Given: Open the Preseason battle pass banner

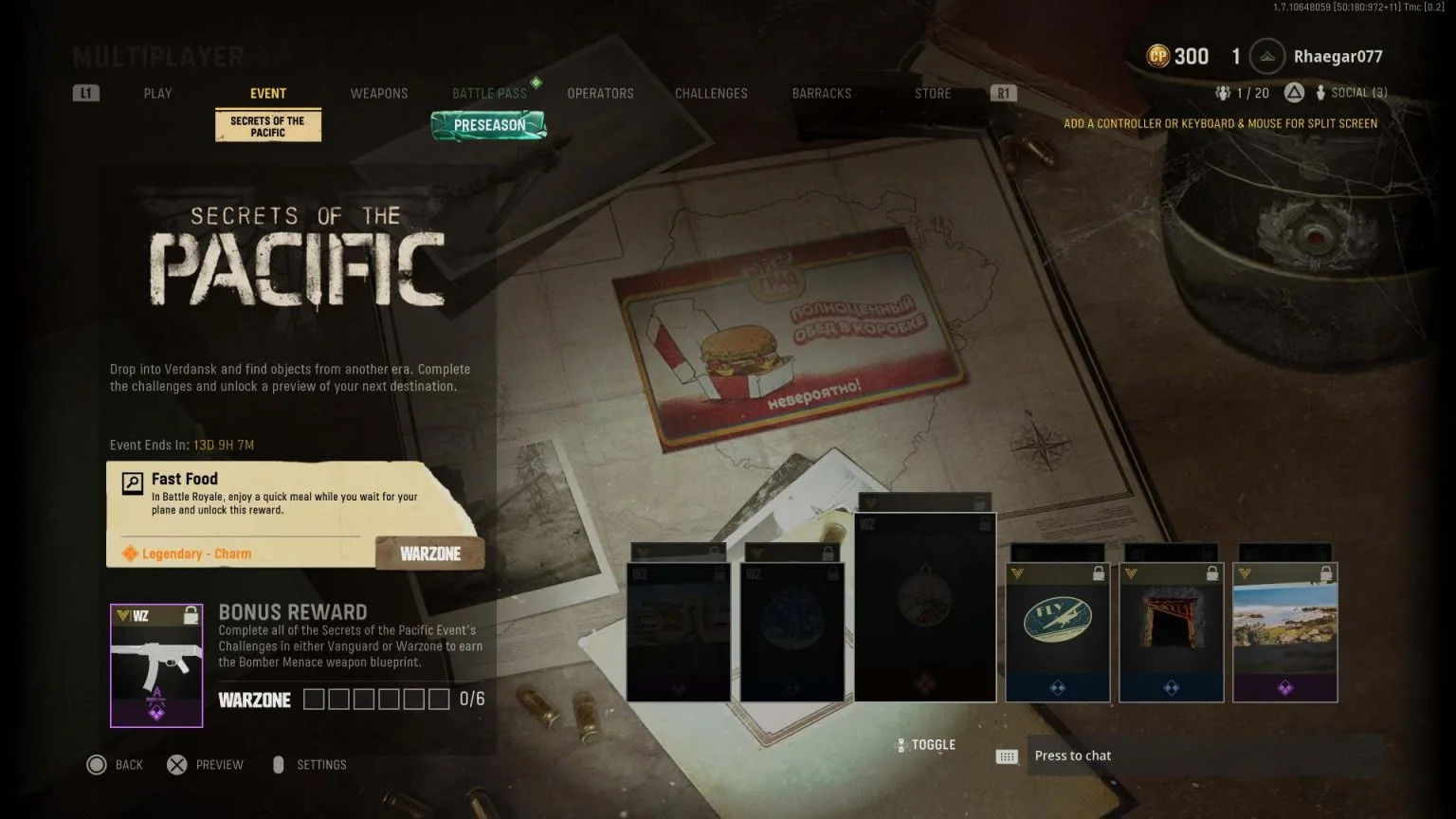Looking at the screenshot, I should 489,125.
